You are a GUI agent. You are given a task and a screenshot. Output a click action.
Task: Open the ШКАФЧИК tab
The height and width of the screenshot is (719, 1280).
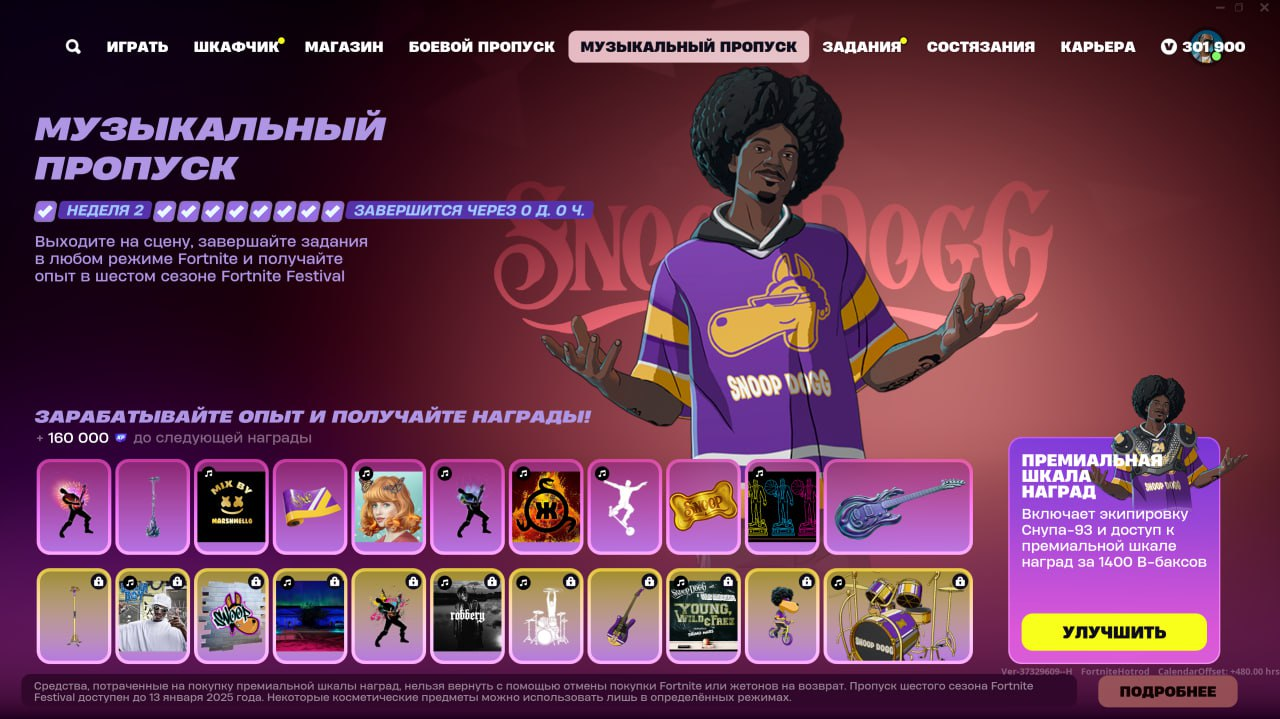(236, 47)
